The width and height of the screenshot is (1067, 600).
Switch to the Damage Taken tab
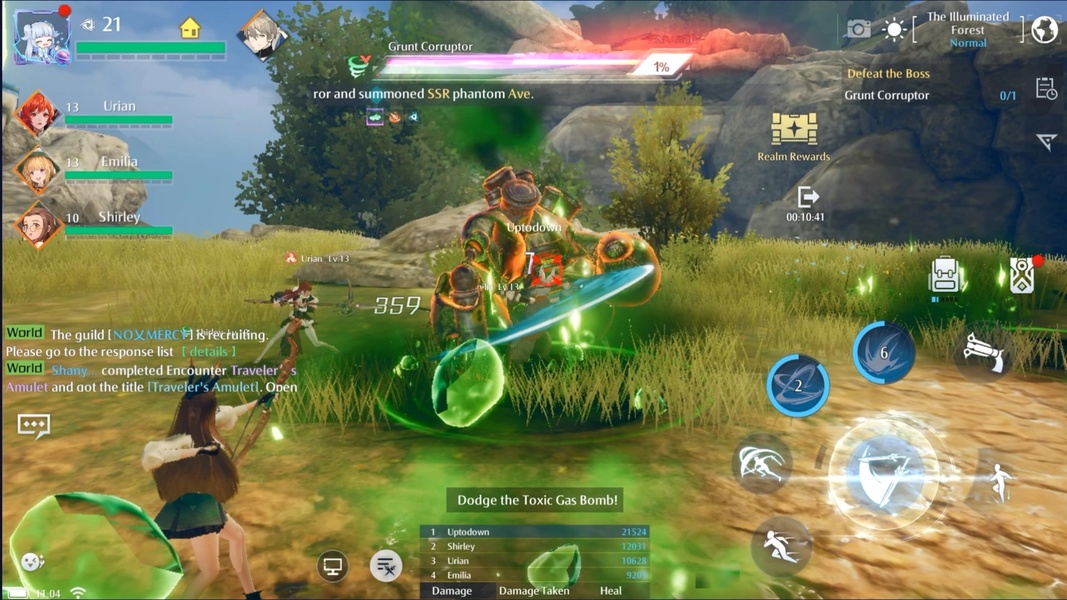pyautogui.click(x=534, y=591)
